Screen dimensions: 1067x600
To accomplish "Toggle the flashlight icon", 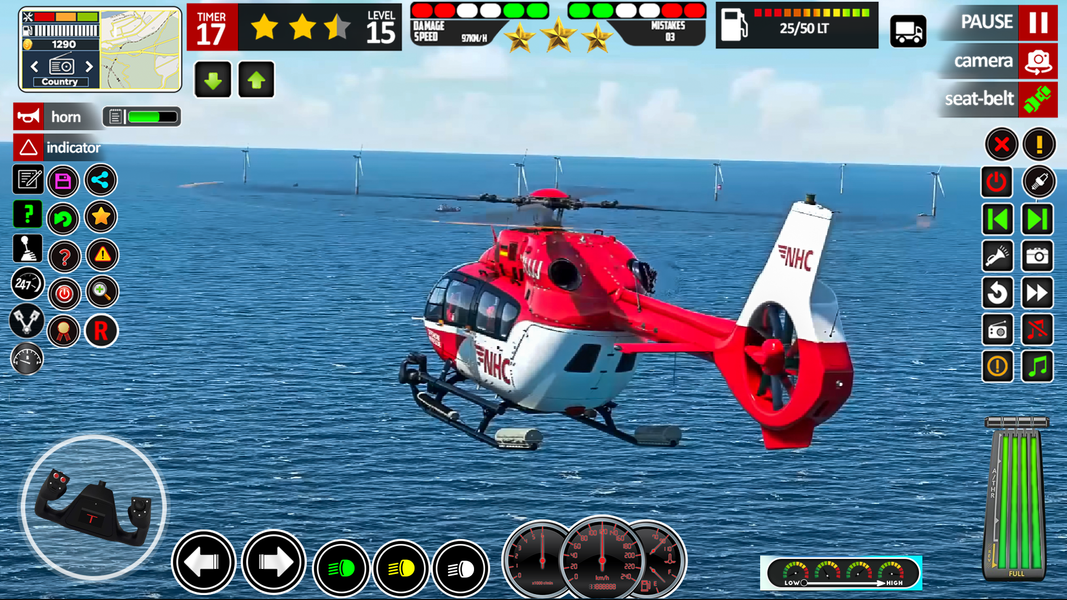I will 998,256.
